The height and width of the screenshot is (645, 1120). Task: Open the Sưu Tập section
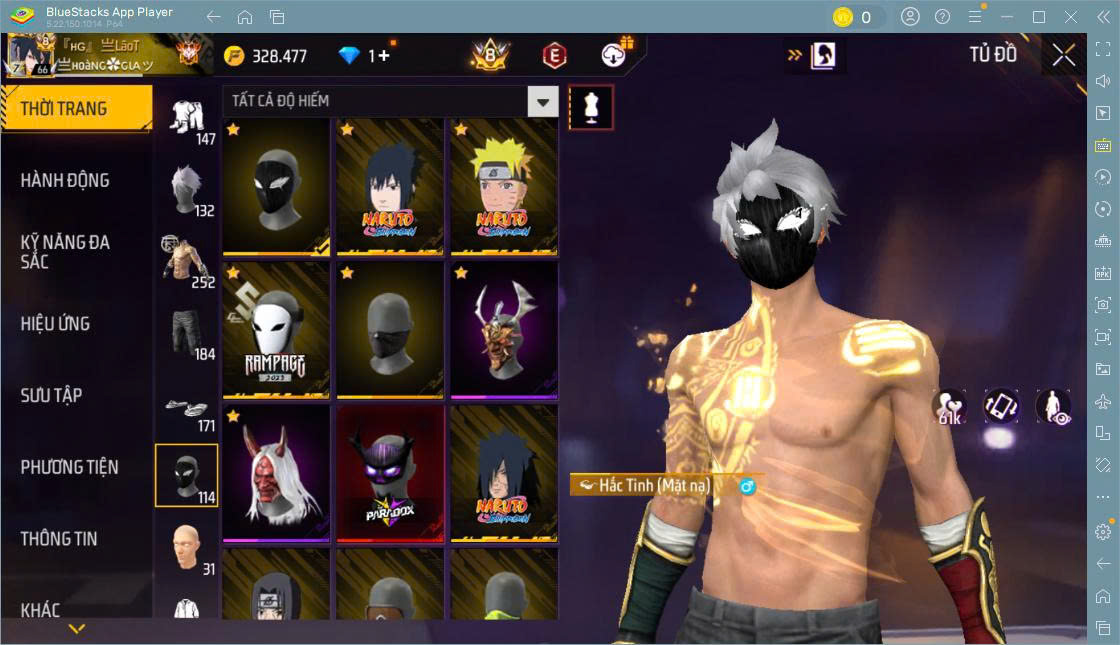(51, 395)
